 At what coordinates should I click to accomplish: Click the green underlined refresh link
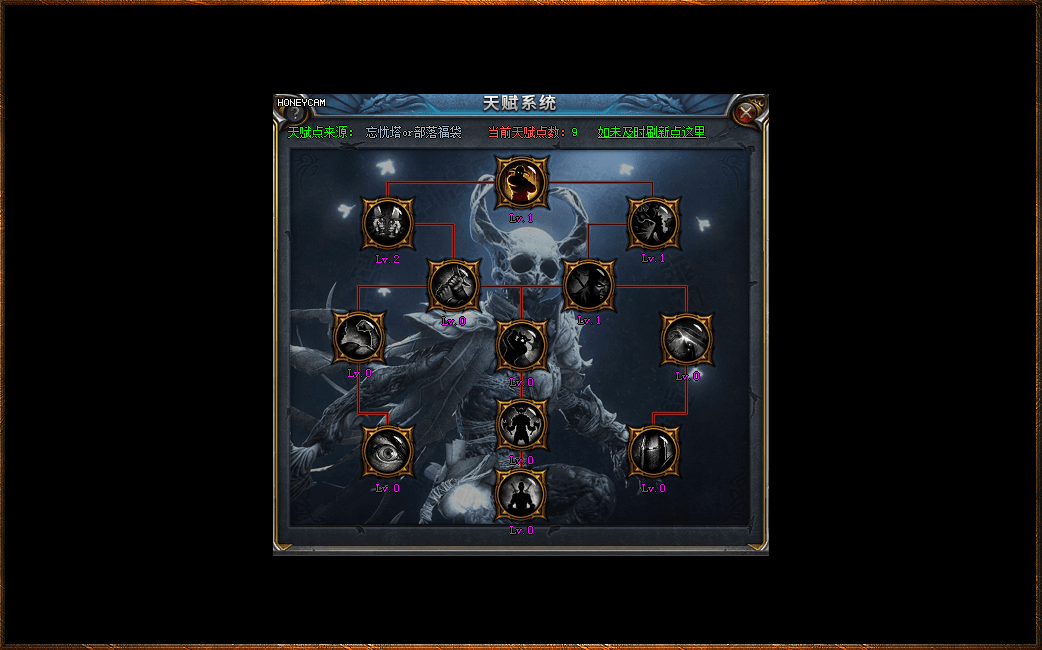[x=651, y=132]
